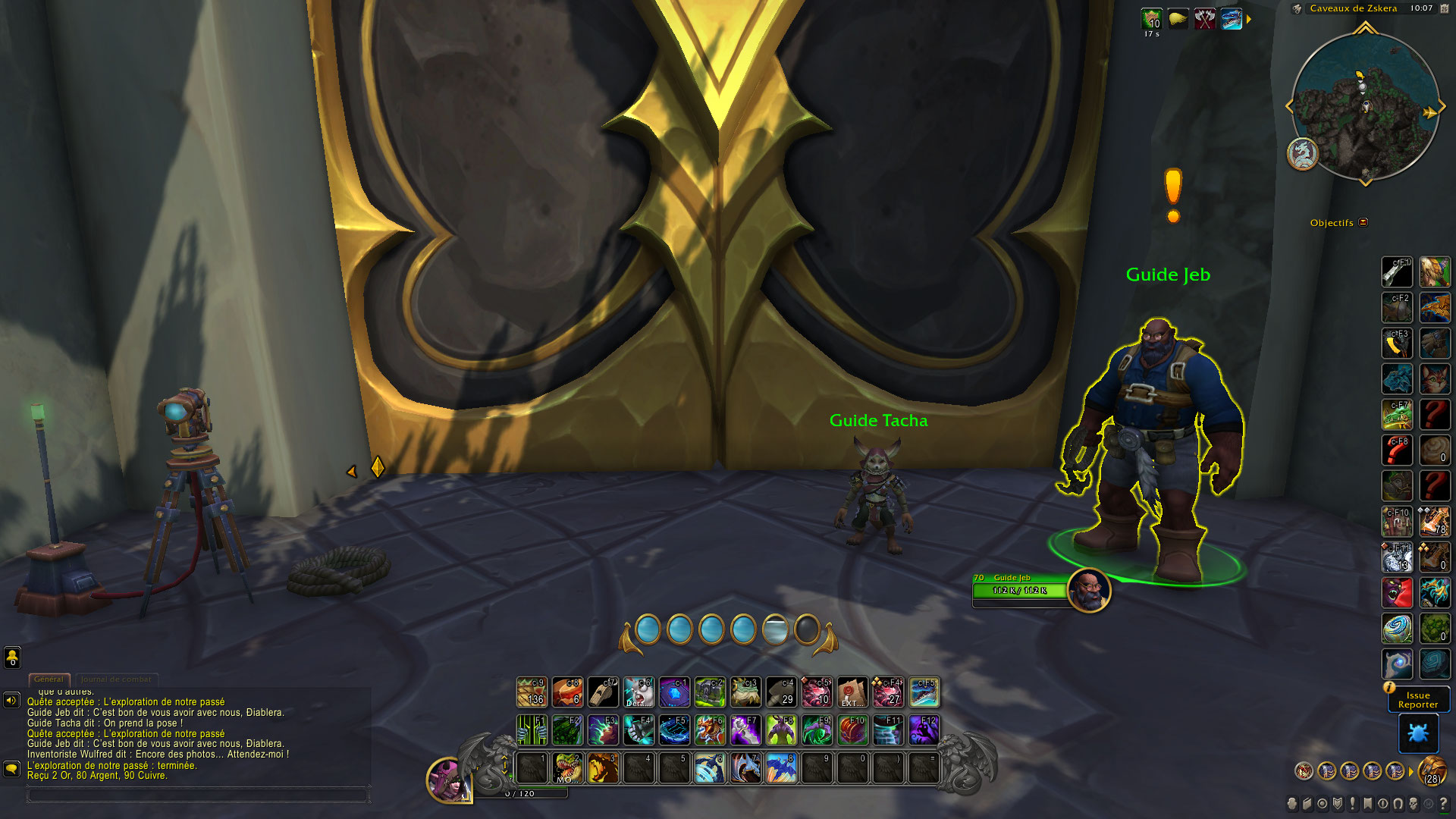Open the help question mark micro button
The height and width of the screenshot is (819, 1456).
pos(1443,804)
